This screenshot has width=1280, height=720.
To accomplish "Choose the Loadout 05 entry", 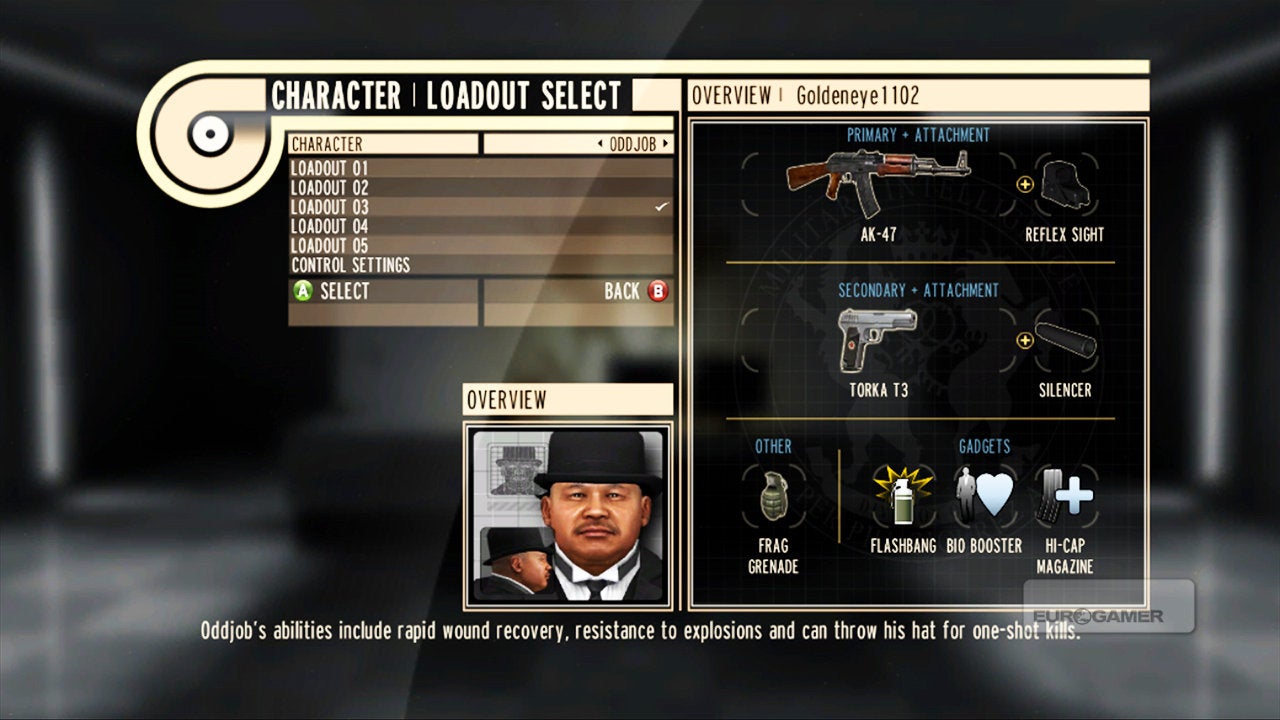I will point(480,245).
